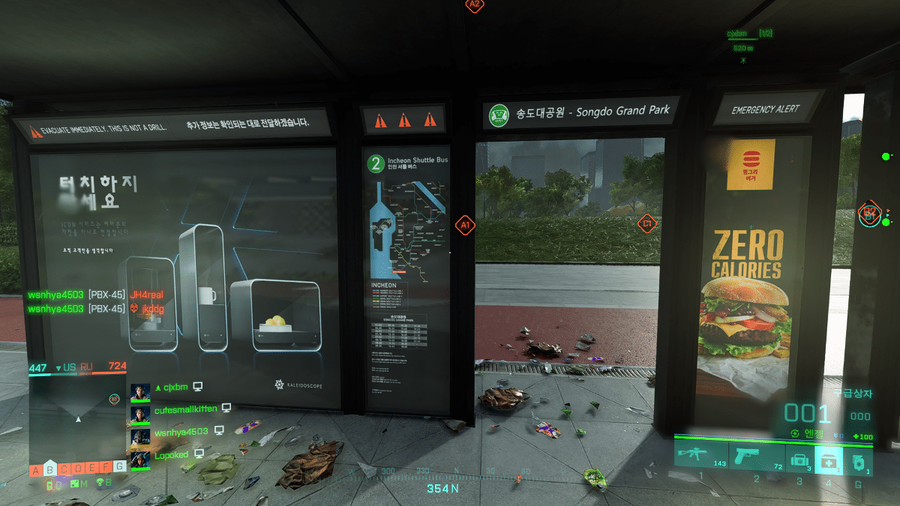Image resolution: width=900 pixels, height=506 pixels.
Task: Select squad member cjxbm in squad list
Action: click(x=176, y=388)
